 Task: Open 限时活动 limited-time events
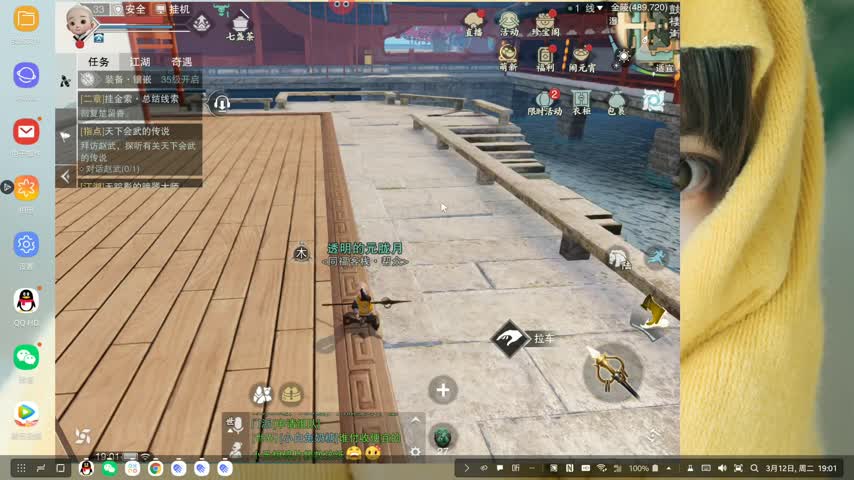point(545,100)
